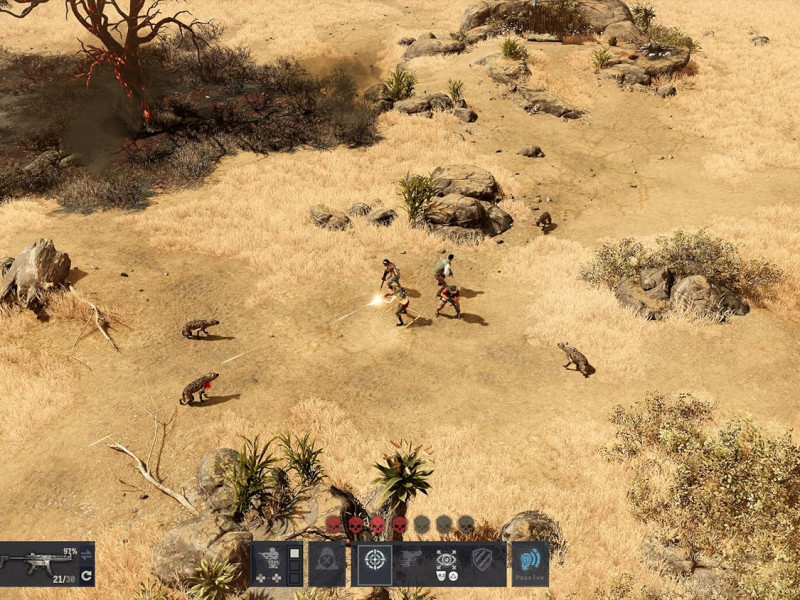Toggle the Passive hearing ability icon
Image resolution: width=800 pixels, height=600 pixels.
[x=529, y=564]
